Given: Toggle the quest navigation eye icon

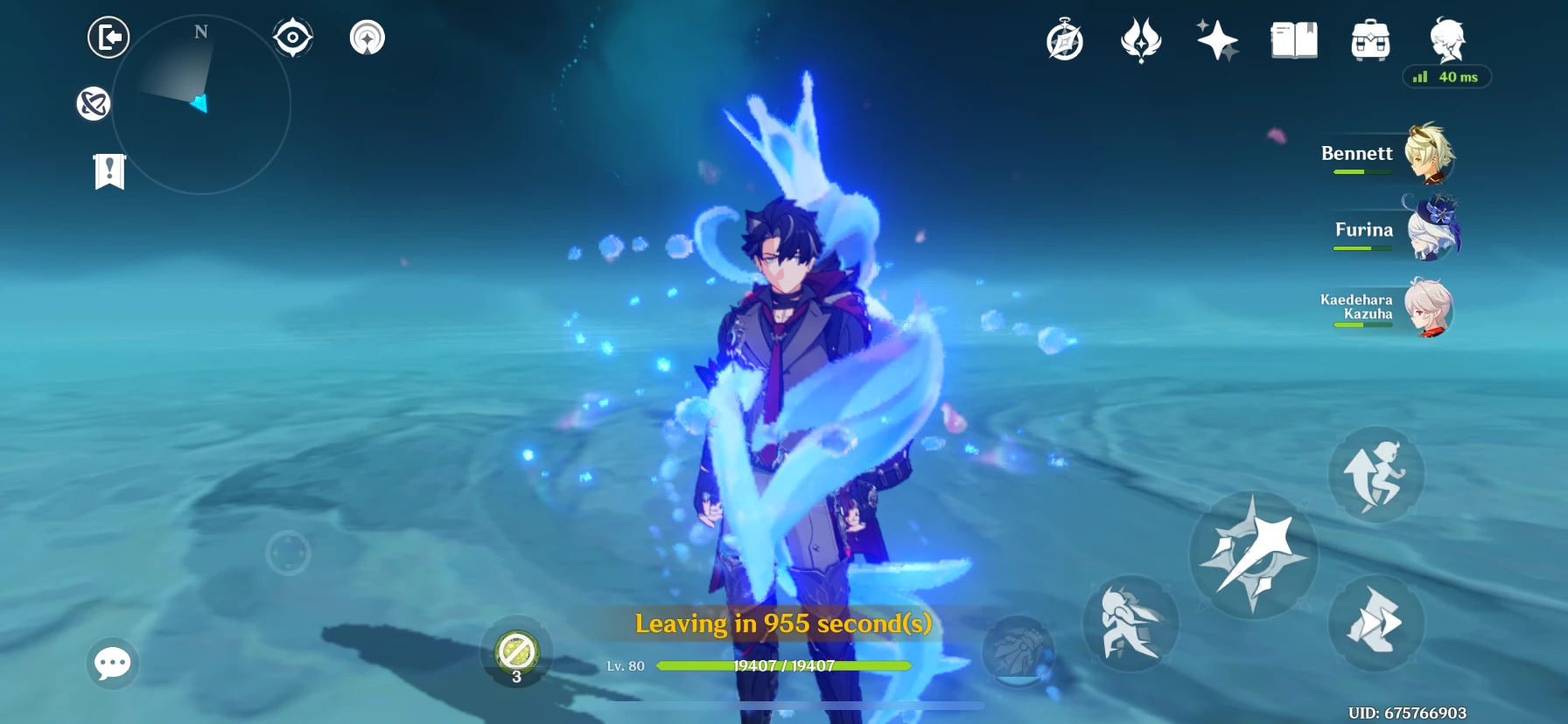Looking at the screenshot, I should [x=292, y=36].
